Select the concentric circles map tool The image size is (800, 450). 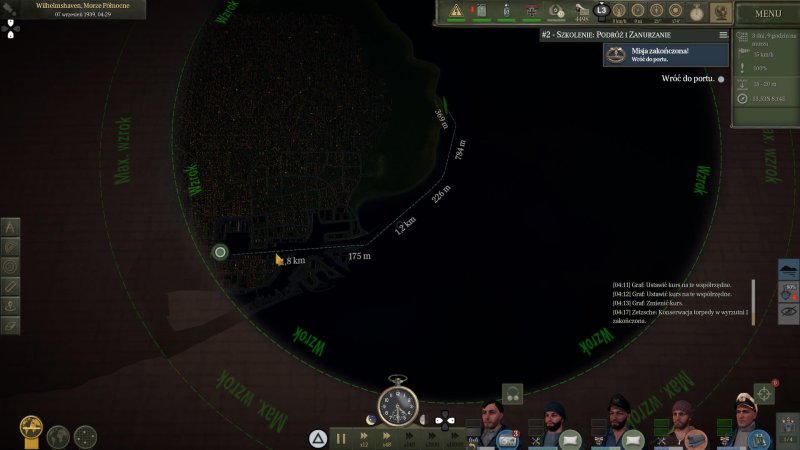click(x=11, y=266)
